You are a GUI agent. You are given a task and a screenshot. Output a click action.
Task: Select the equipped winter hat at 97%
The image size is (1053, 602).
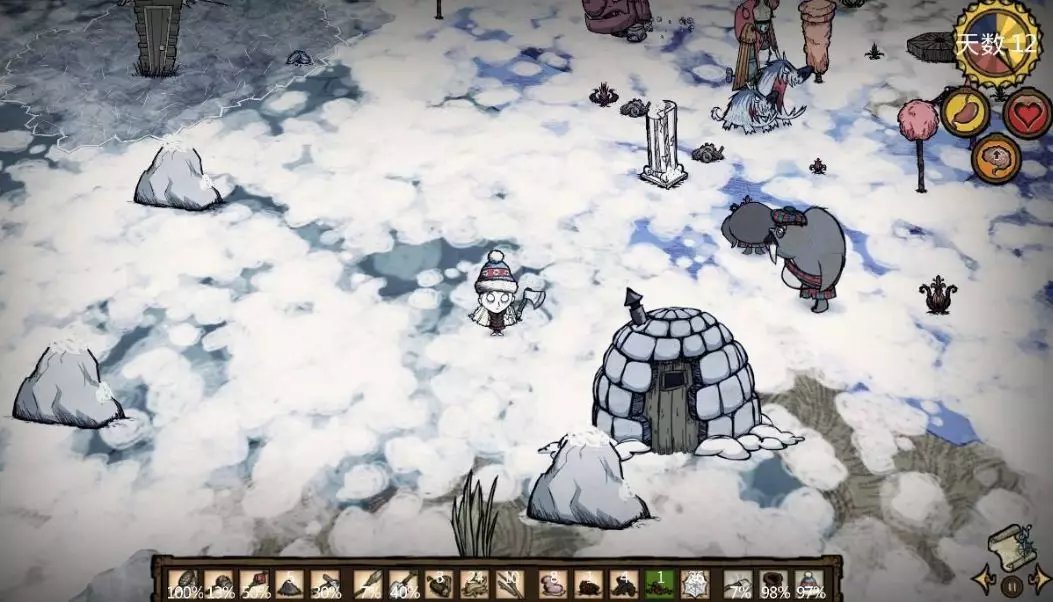(x=809, y=583)
